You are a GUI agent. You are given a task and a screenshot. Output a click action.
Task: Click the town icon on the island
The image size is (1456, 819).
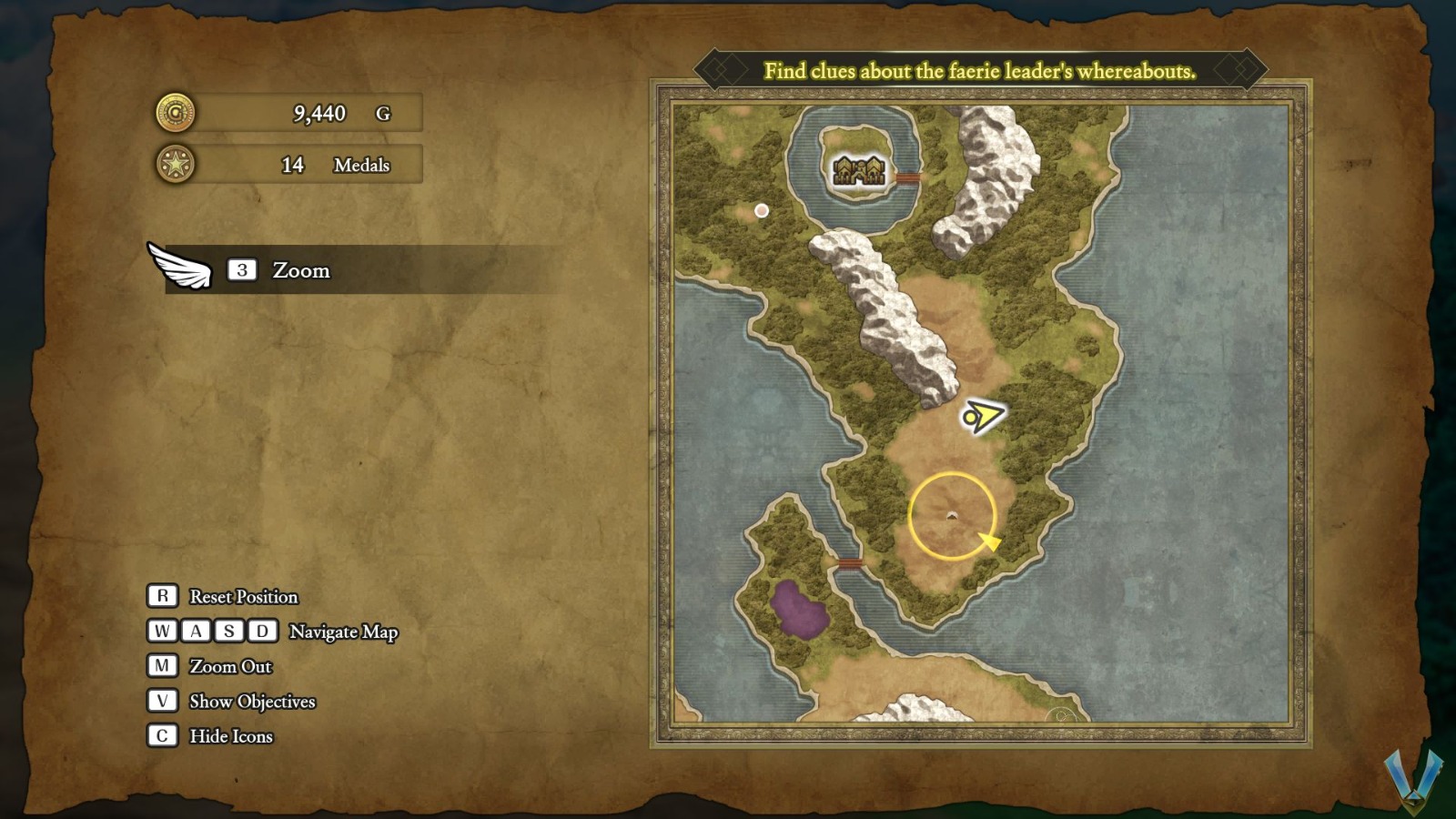859,170
